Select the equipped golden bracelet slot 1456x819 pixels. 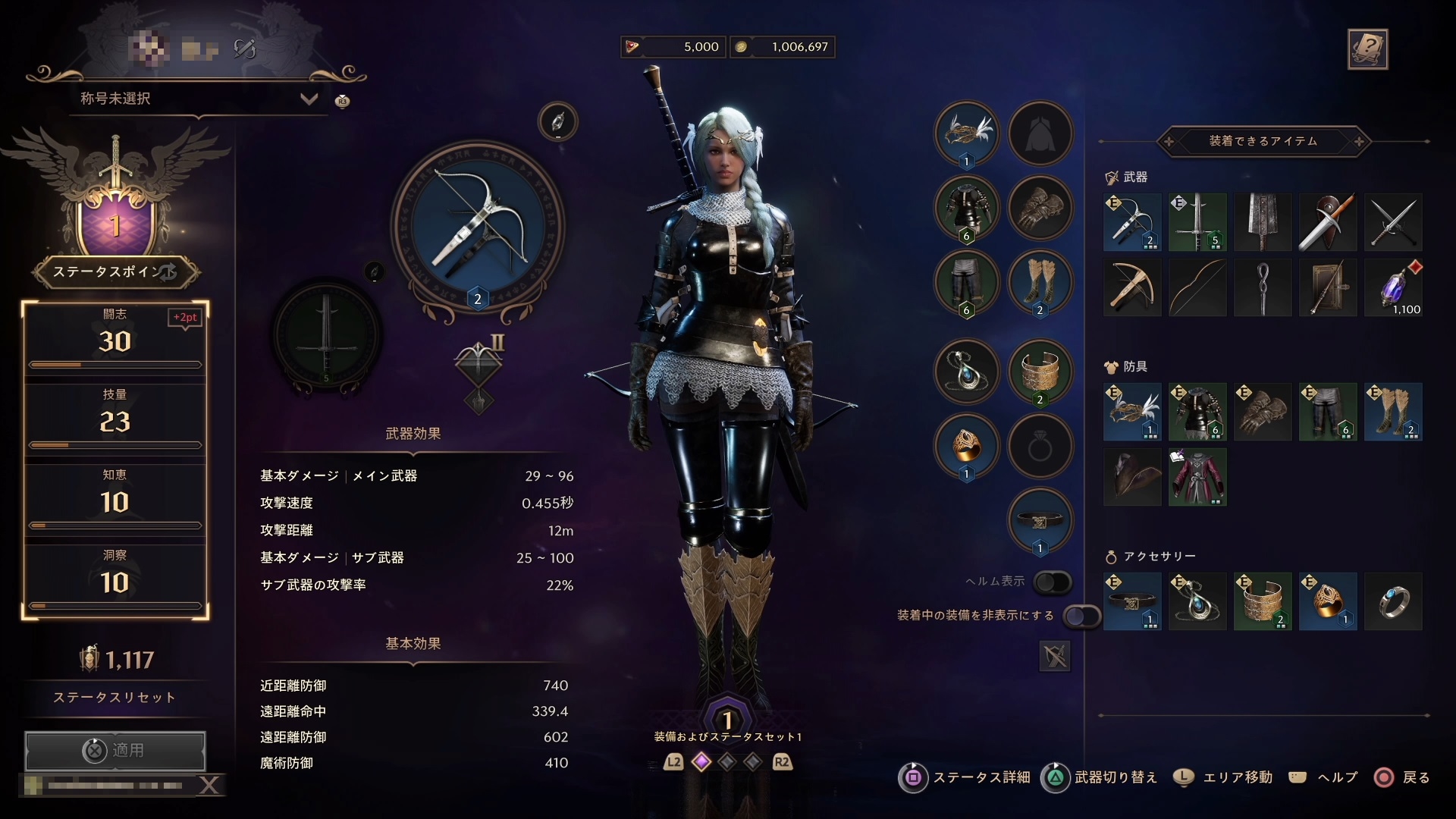pos(1040,372)
